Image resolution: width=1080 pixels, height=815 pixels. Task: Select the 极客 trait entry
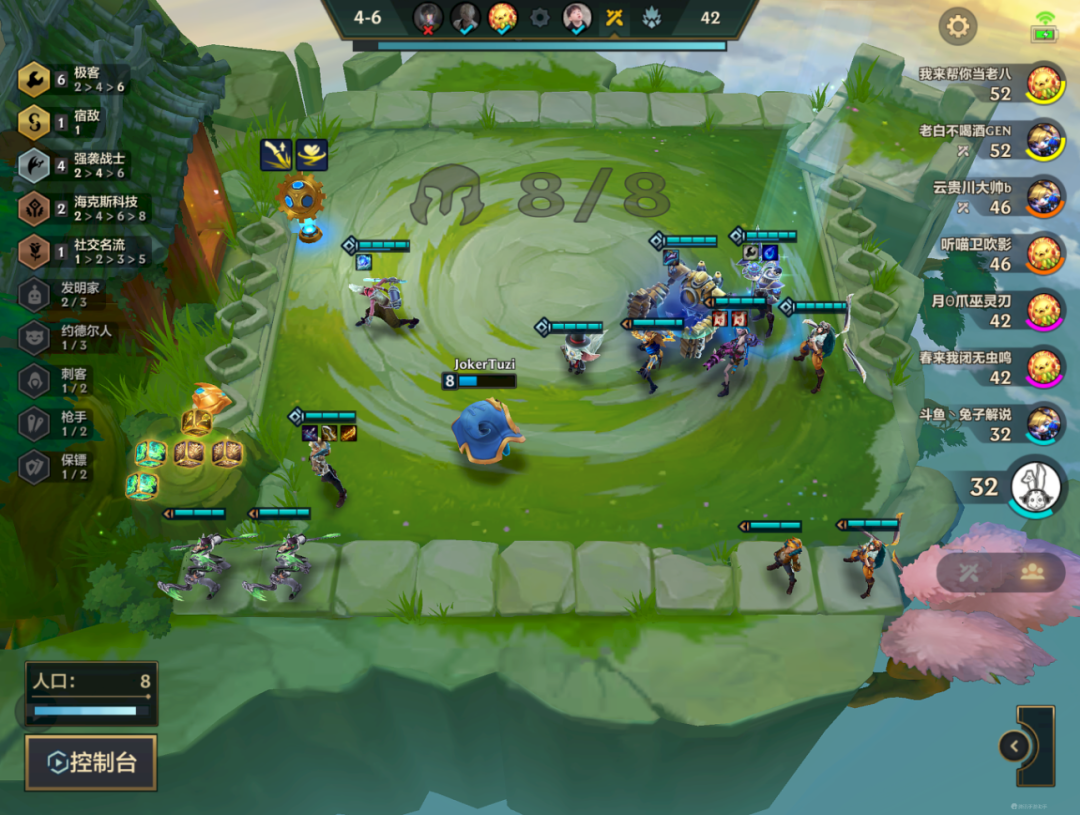click(75, 79)
